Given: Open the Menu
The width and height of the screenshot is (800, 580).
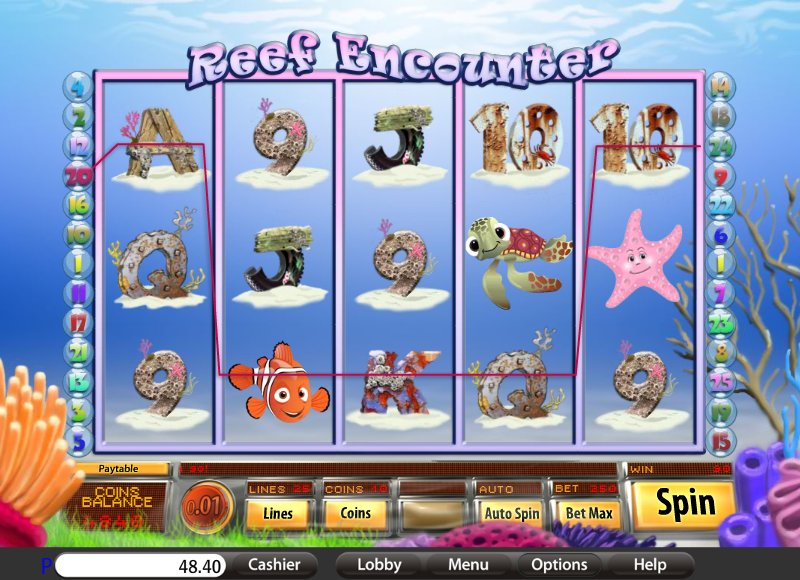Looking at the screenshot, I should [x=468, y=565].
